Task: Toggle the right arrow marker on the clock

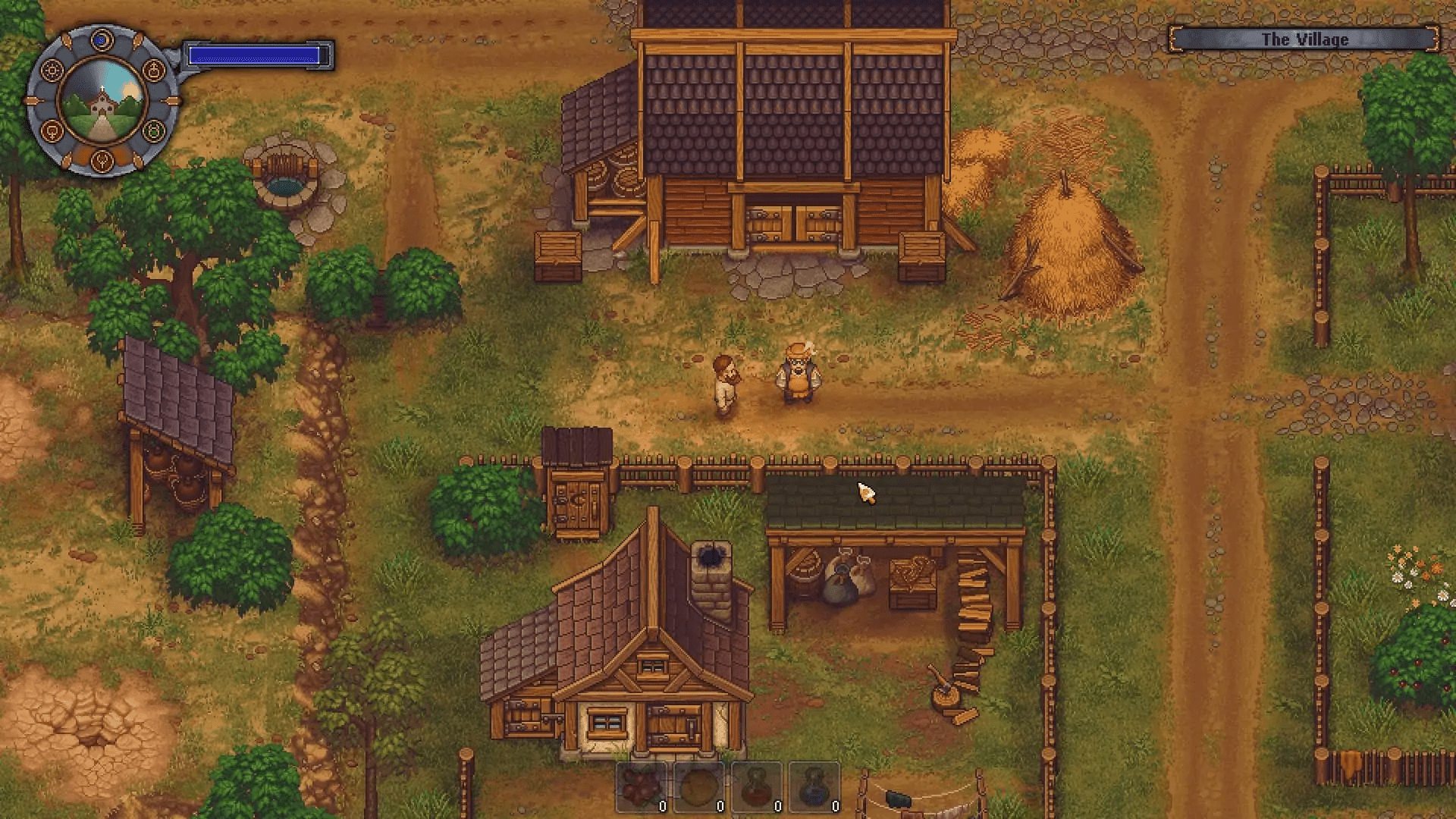Action: click(x=172, y=99)
